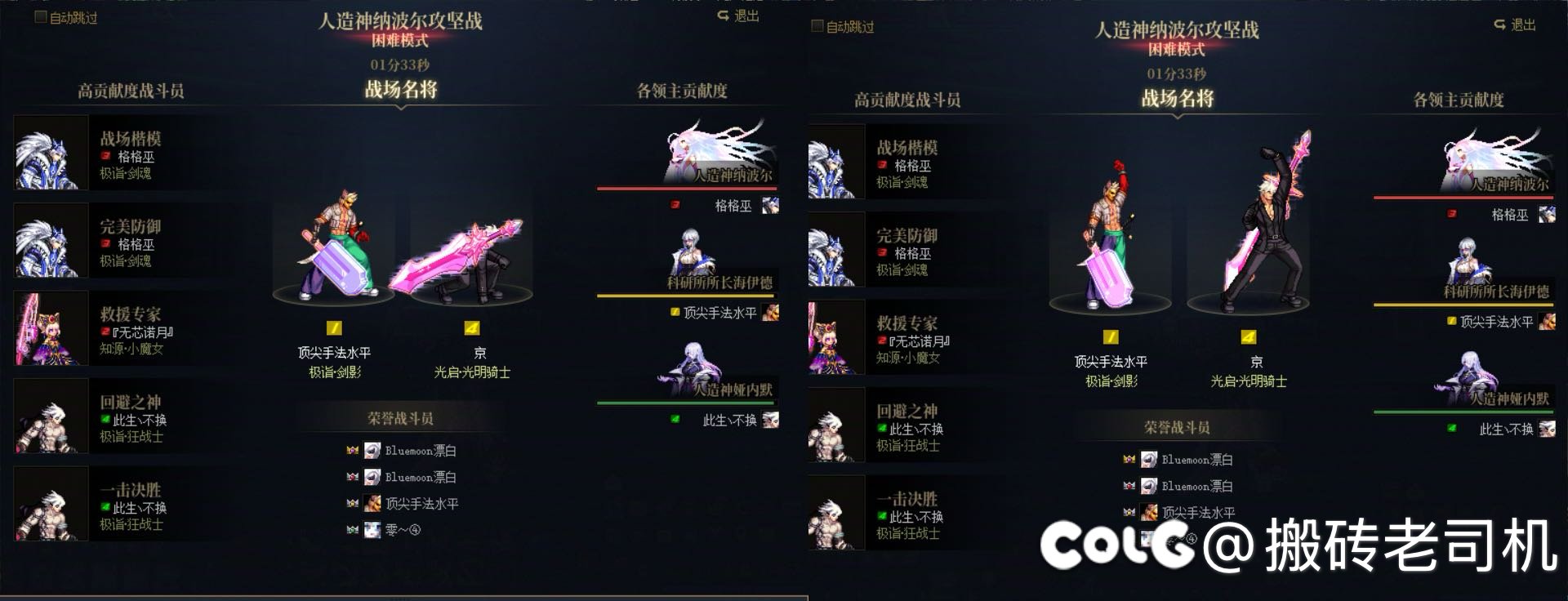Click 退出 to exit in the left screenshot
Image resolution: width=1568 pixels, height=601 pixels.
coord(739,16)
